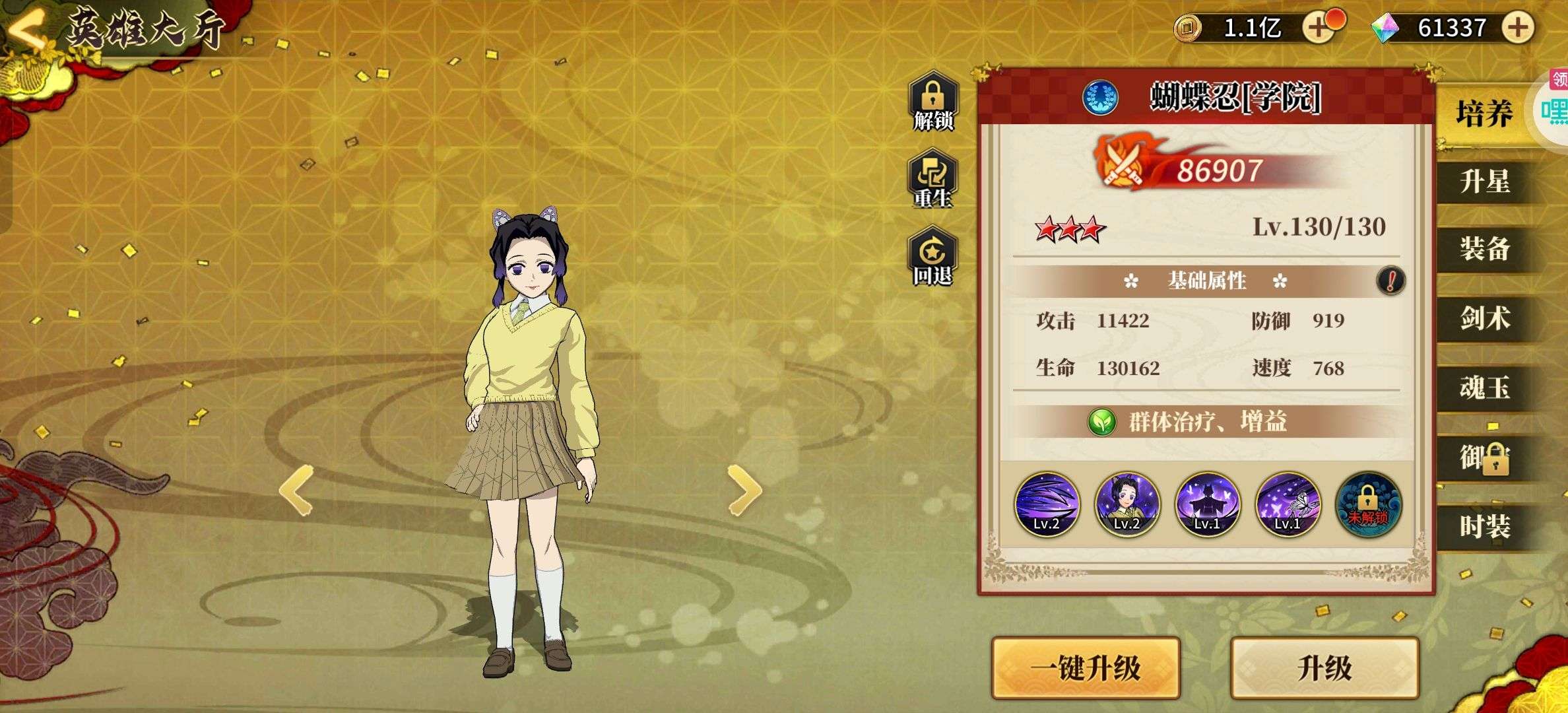Show the next hero with right arrow
The image size is (1568, 713).
coord(744,490)
